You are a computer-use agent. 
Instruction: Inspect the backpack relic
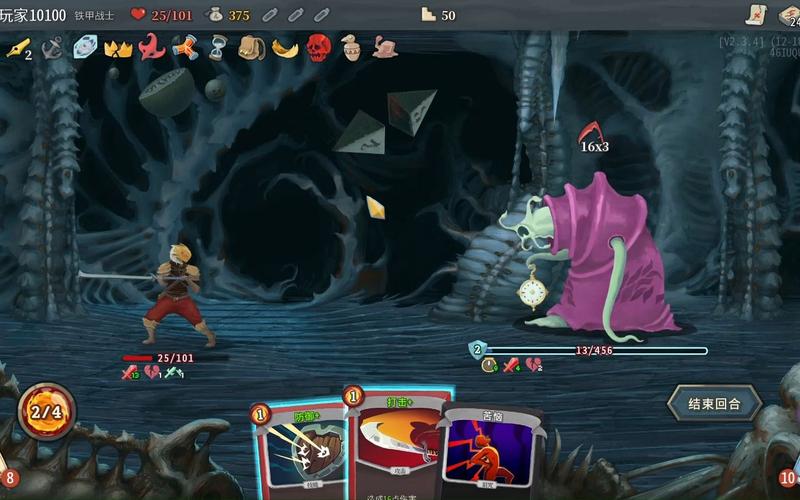(250, 47)
